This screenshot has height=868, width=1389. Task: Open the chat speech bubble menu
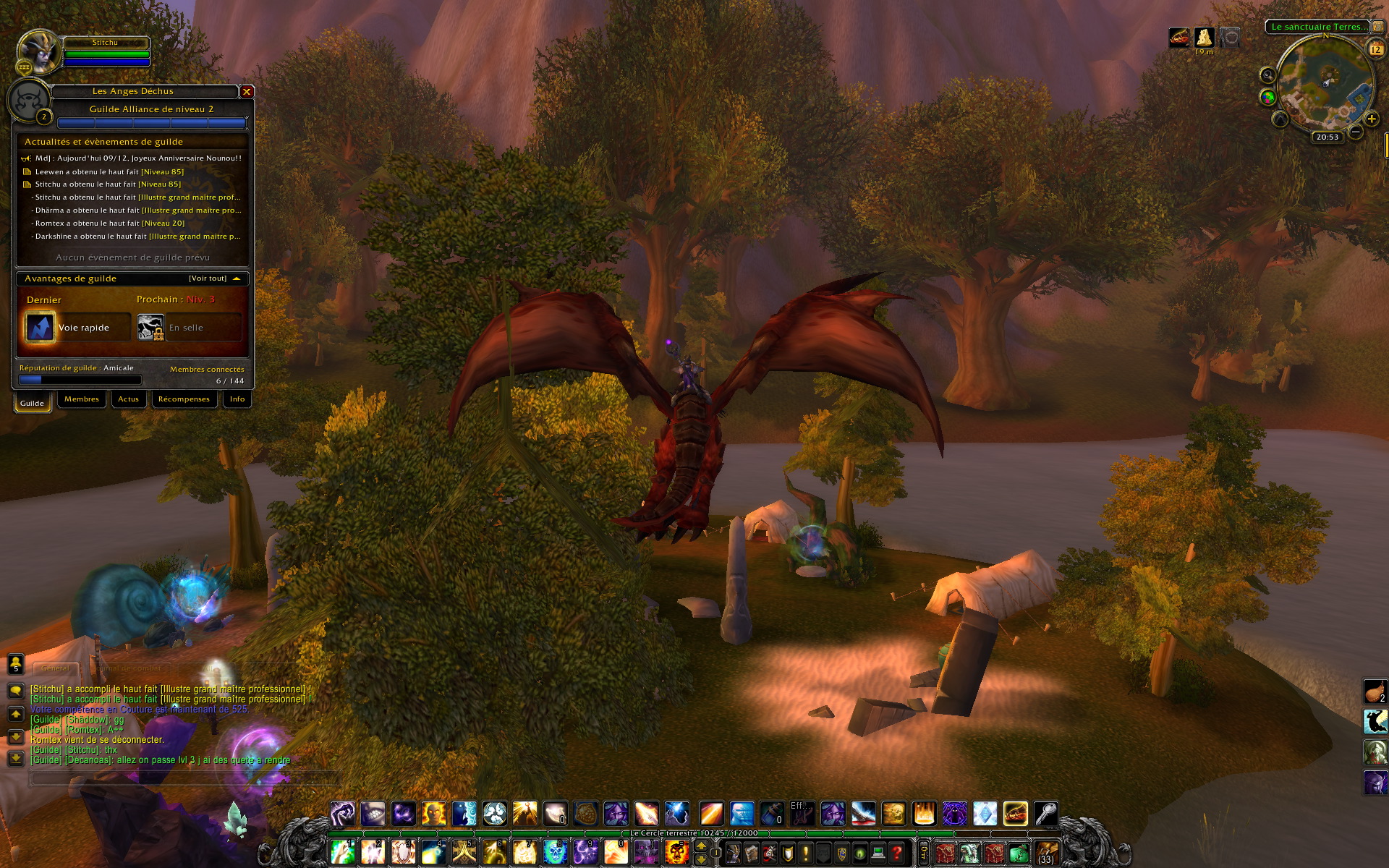click(x=16, y=691)
